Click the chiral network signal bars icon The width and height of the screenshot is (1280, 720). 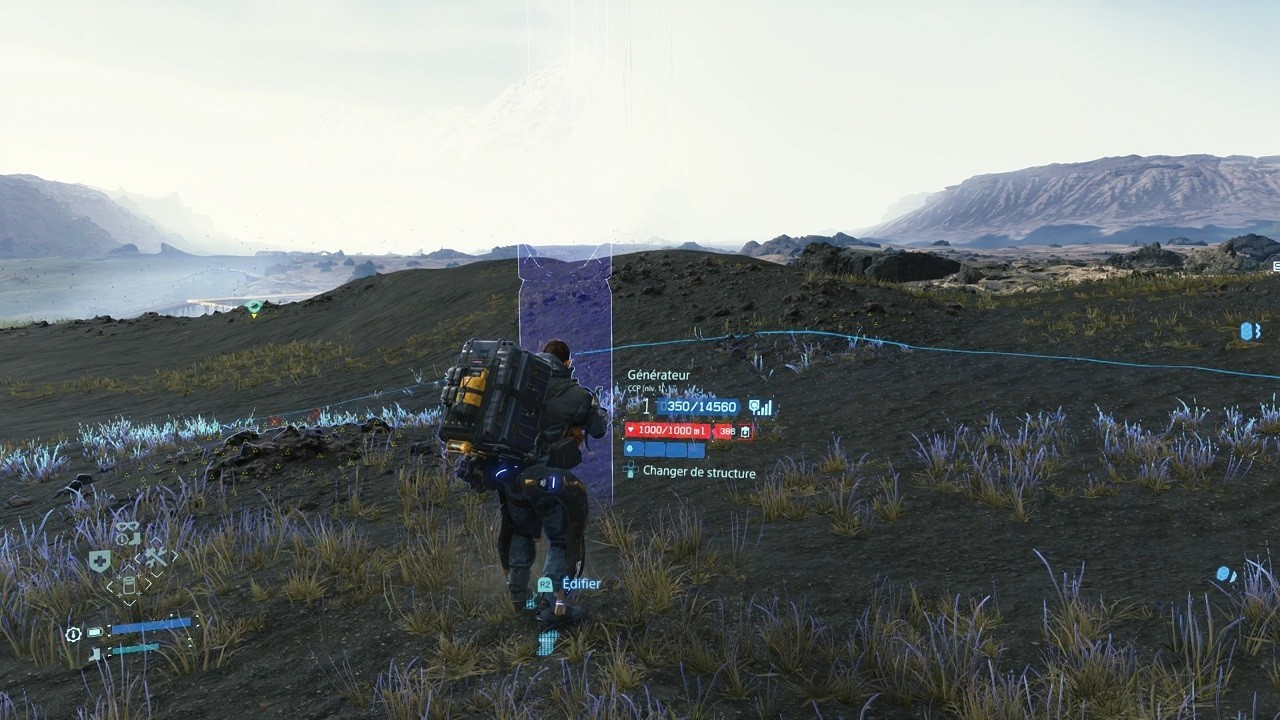point(765,407)
